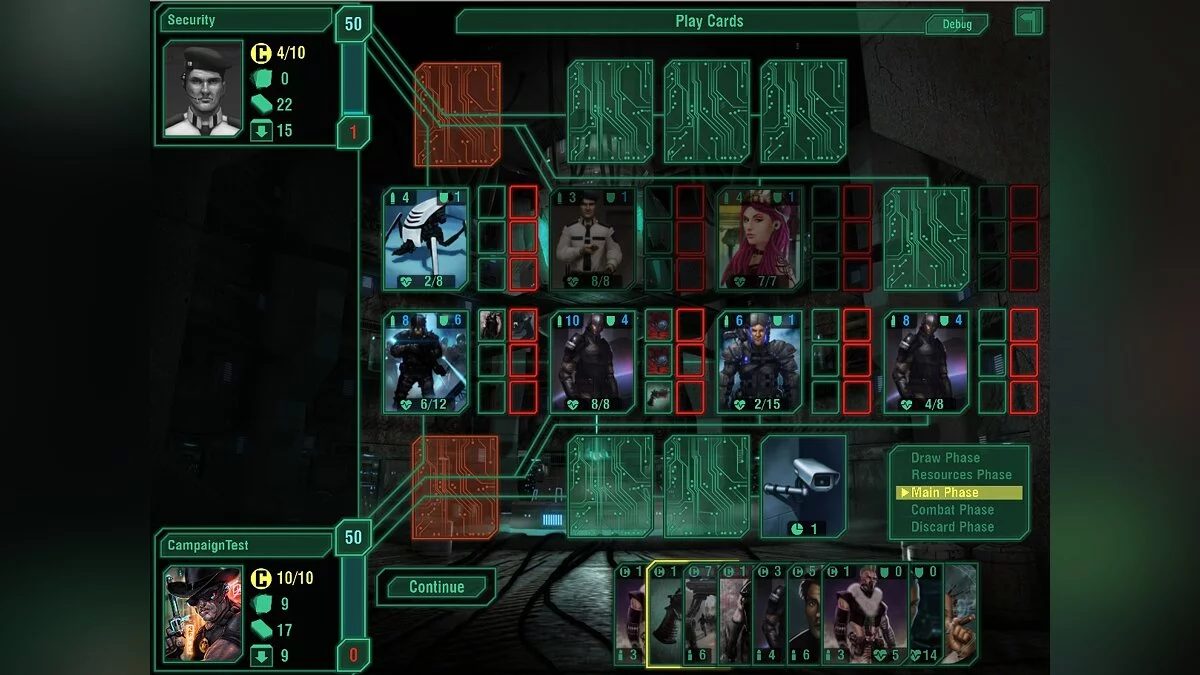This screenshot has width=1200, height=675.
Task: Select your armored soldier card with 6/12 health
Action: click(425, 361)
